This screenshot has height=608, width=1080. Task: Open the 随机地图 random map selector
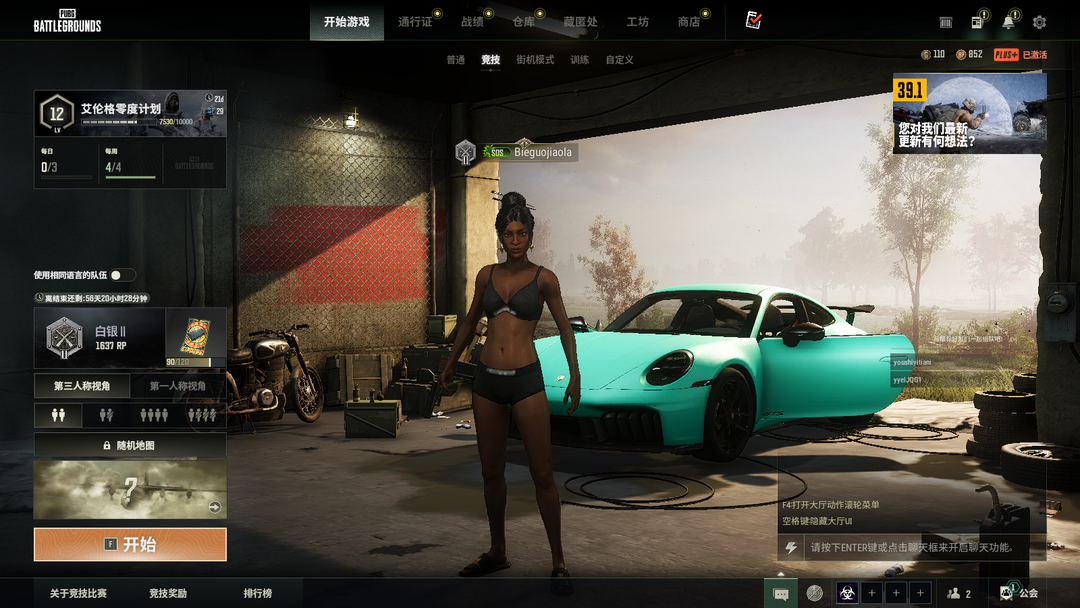[x=130, y=445]
